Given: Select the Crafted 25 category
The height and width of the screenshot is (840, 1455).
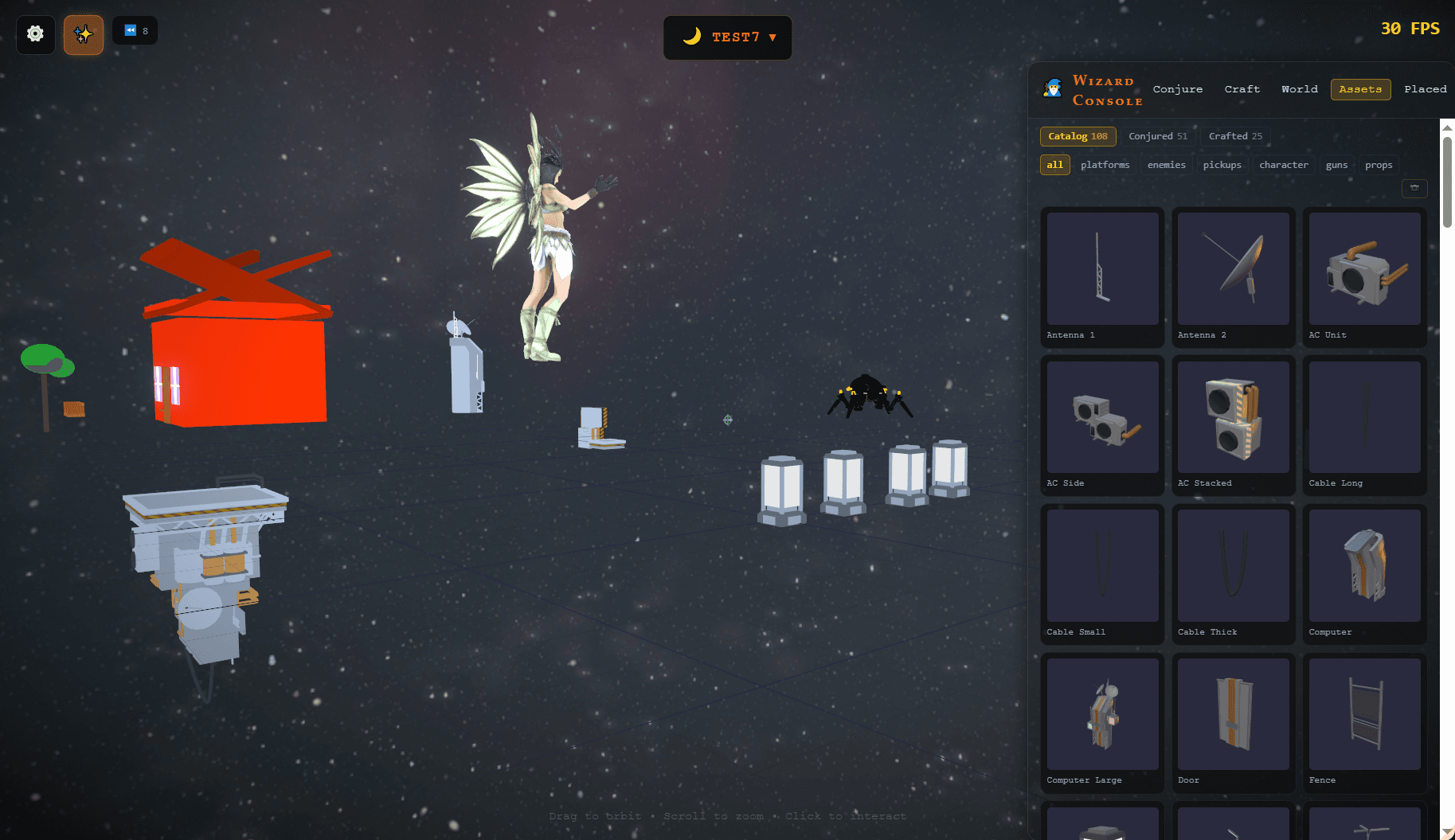Looking at the screenshot, I should click(1235, 136).
